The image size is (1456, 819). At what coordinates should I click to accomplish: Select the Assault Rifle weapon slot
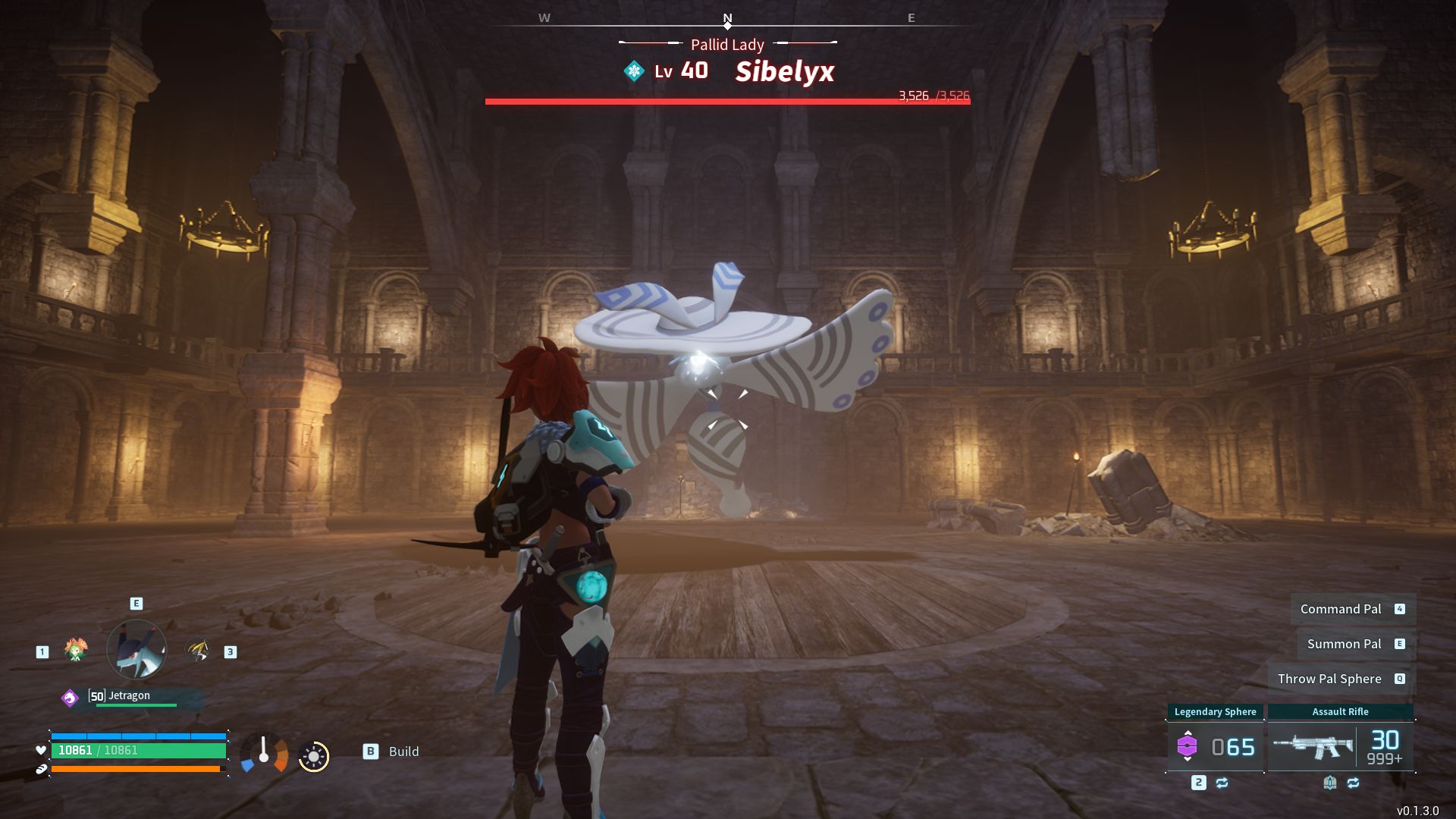click(x=1340, y=746)
